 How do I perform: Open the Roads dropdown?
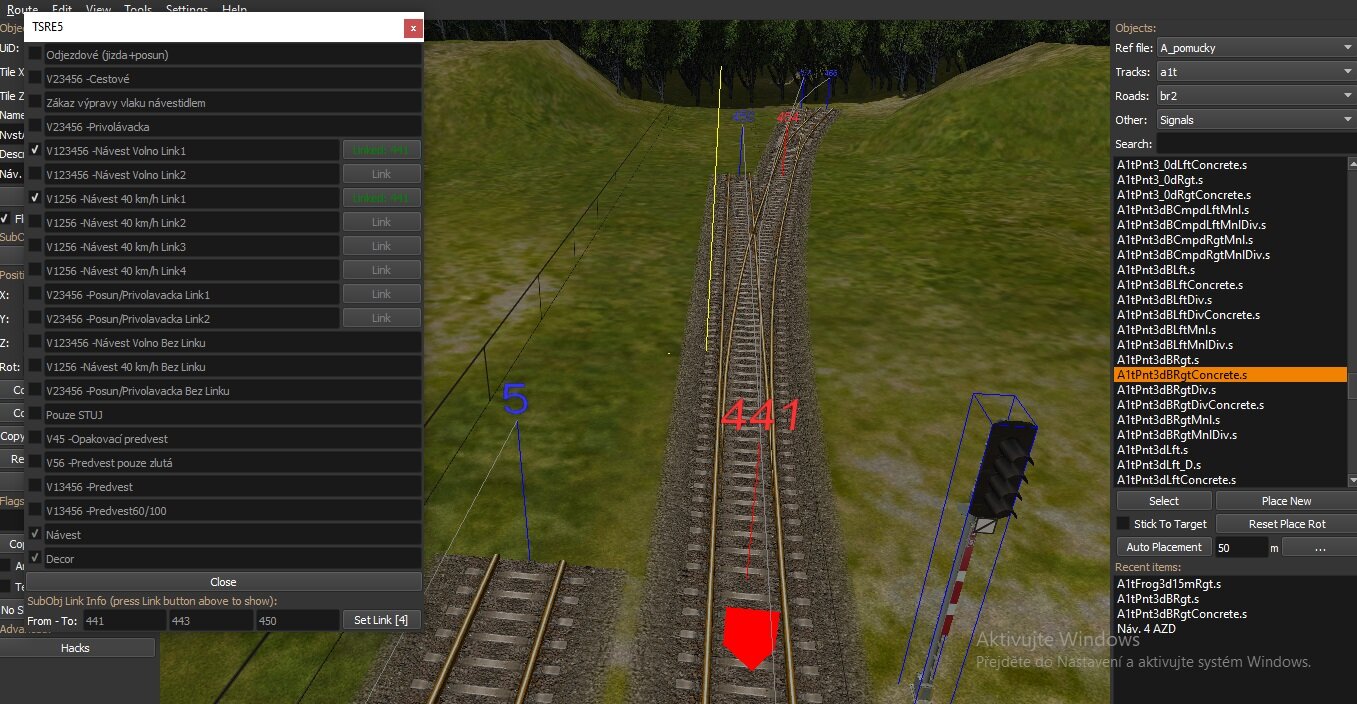tap(1254, 96)
